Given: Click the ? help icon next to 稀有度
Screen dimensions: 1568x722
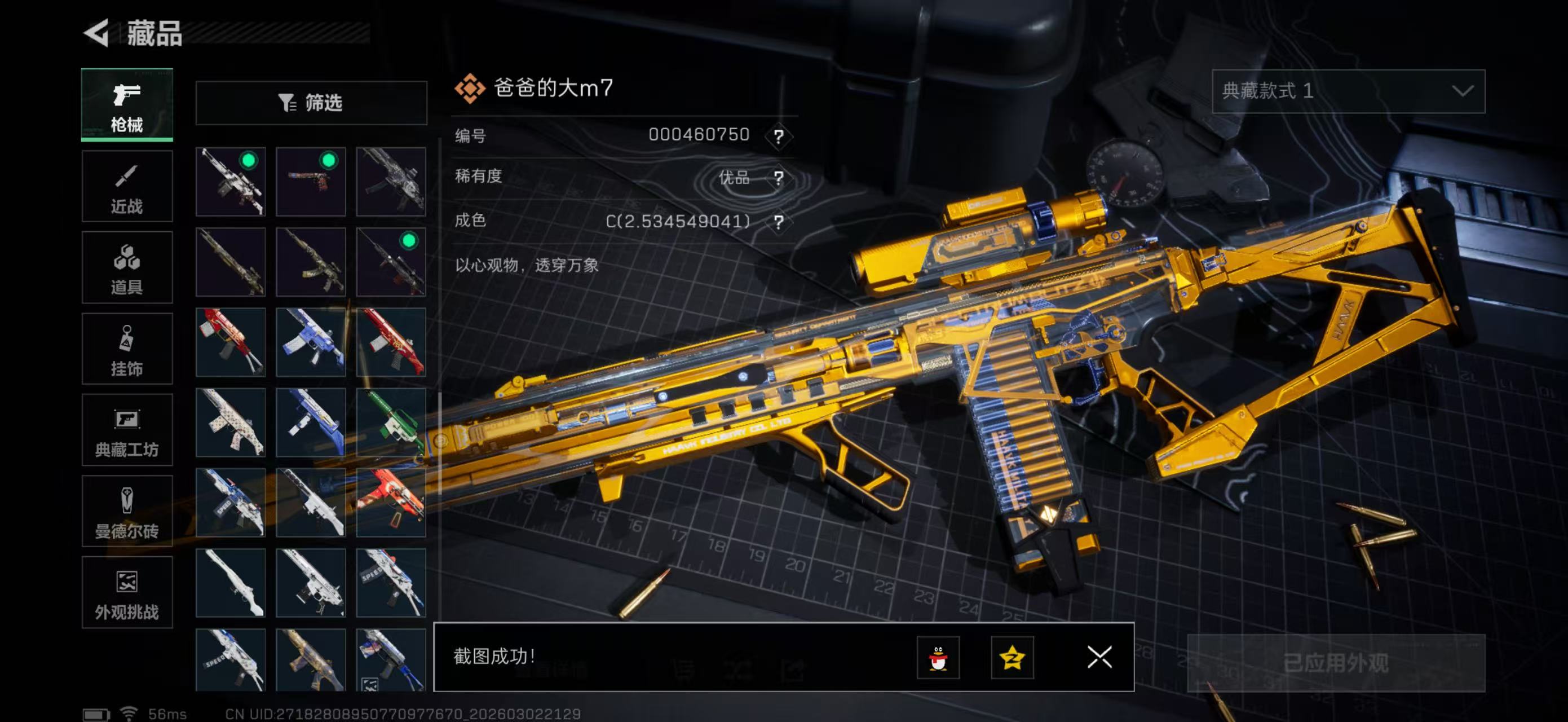Looking at the screenshot, I should [x=778, y=178].
